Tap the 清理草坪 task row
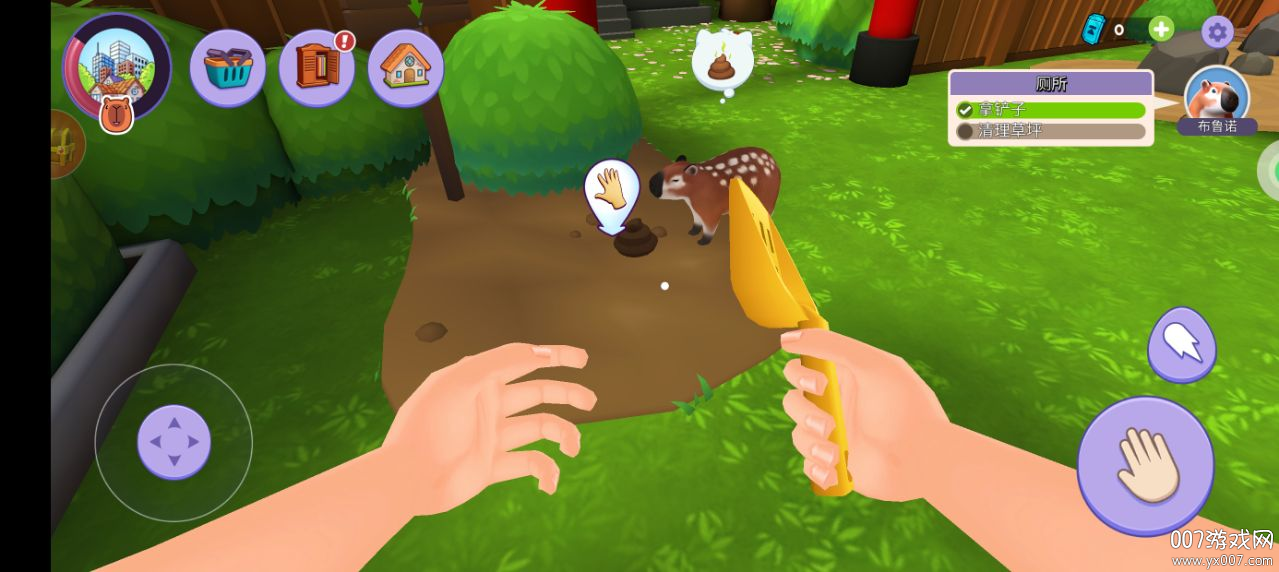Screen dimensions: 1279x572 pos(1050,131)
